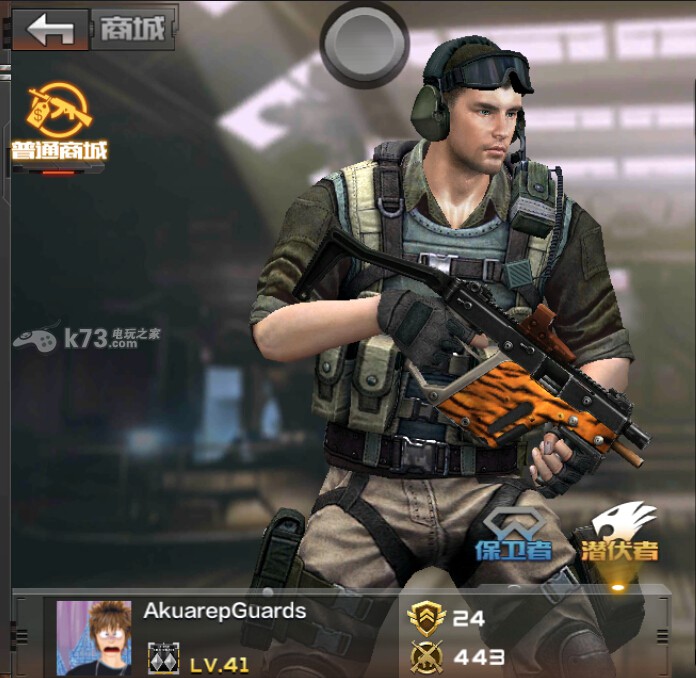696x678 pixels.
Task: Click the round gray button above the character
Action: tap(364, 41)
